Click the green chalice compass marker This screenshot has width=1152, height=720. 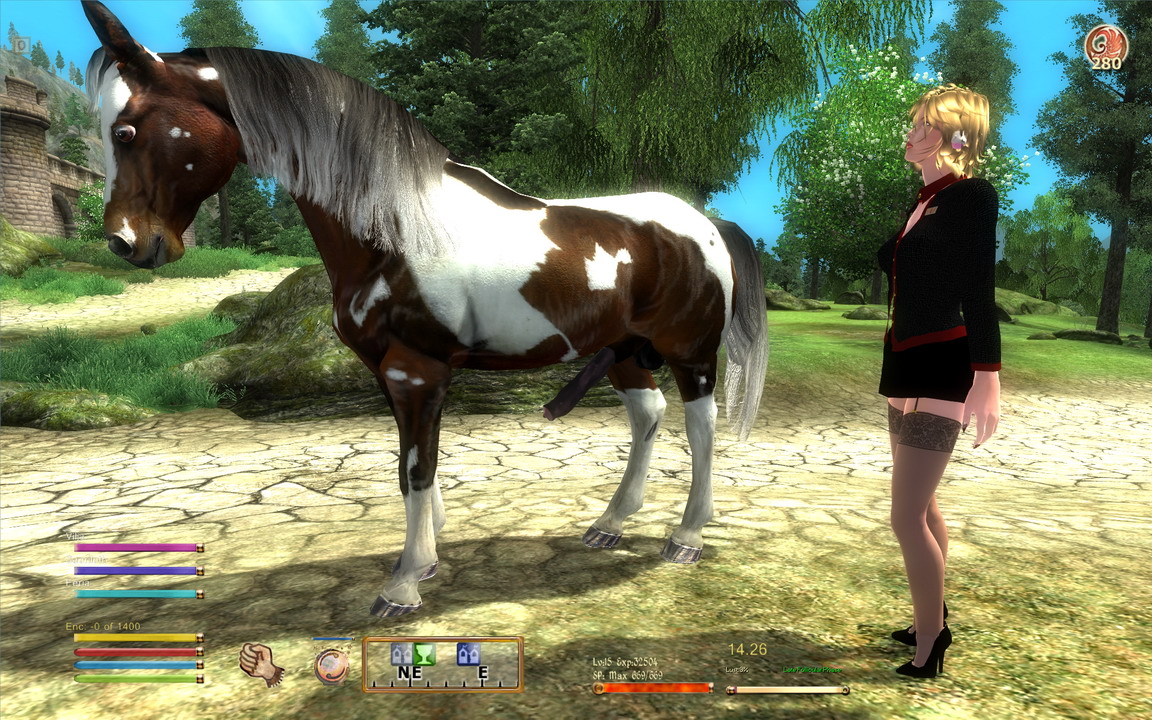point(424,654)
